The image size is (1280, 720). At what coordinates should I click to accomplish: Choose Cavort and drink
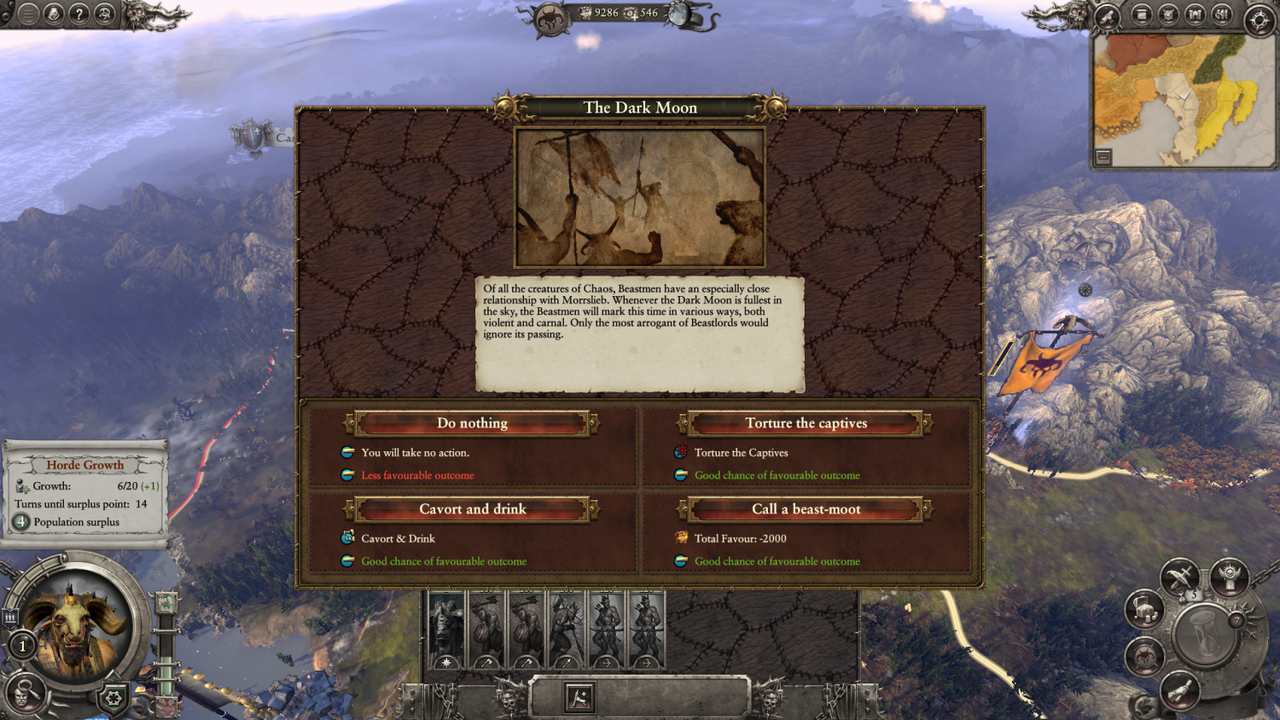(x=473, y=509)
